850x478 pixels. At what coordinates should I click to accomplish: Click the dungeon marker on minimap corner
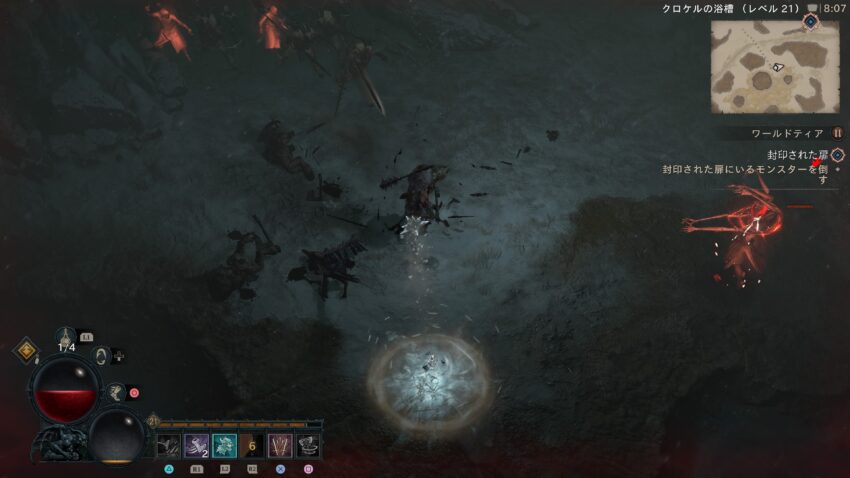click(x=811, y=20)
